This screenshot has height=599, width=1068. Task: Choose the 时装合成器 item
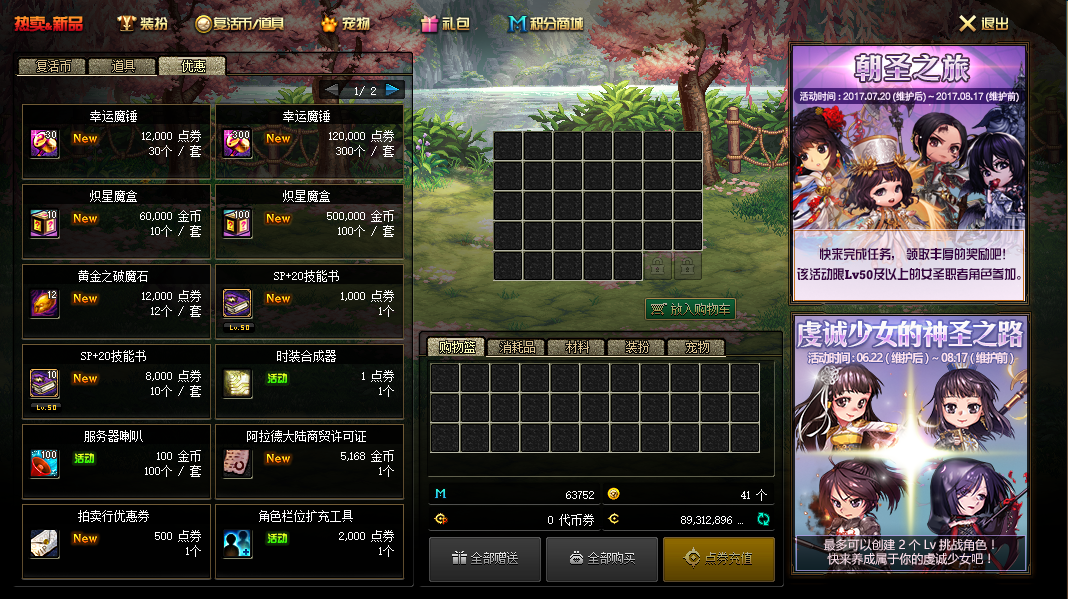pyautogui.click(x=309, y=379)
